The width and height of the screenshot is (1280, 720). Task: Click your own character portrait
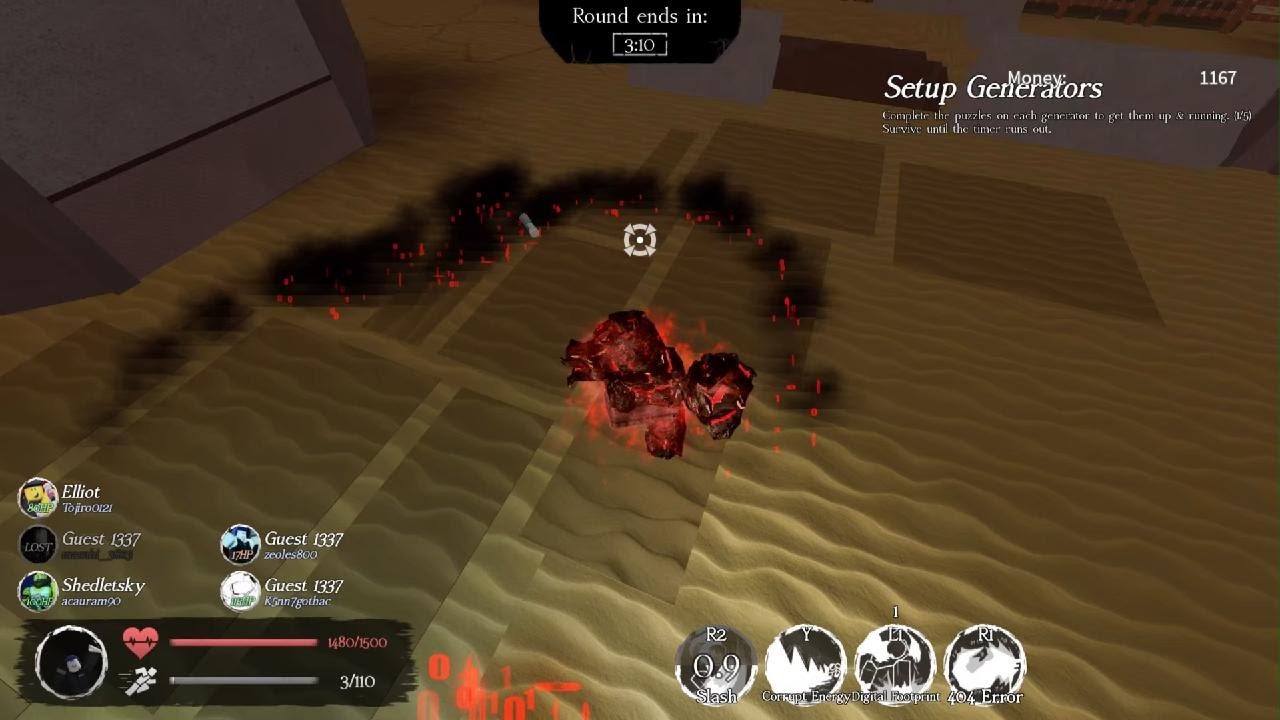pos(71,662)
